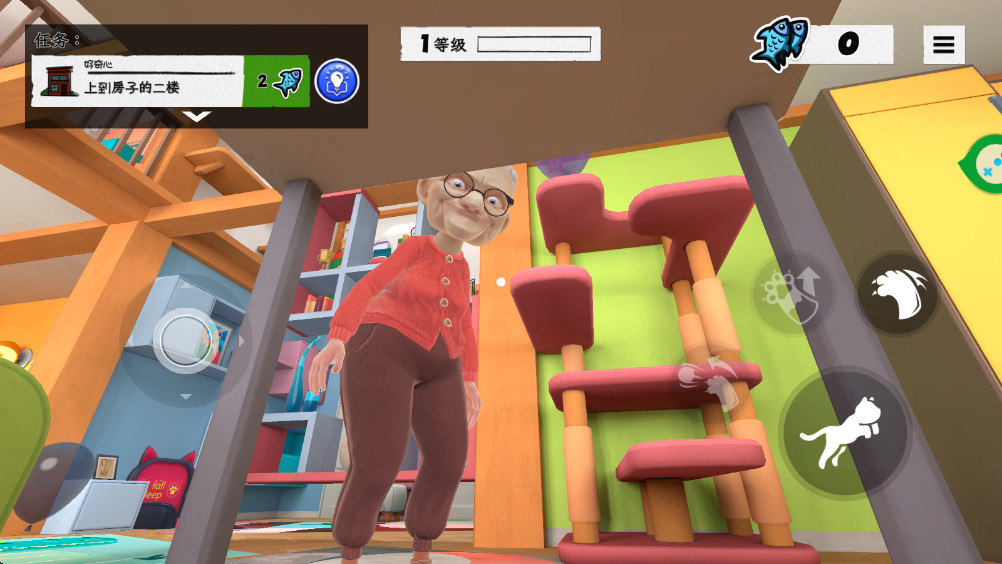This screenshot has height=564, width=1002.
Task: Use the claw swipe attack button
Action: coord(897,294)
